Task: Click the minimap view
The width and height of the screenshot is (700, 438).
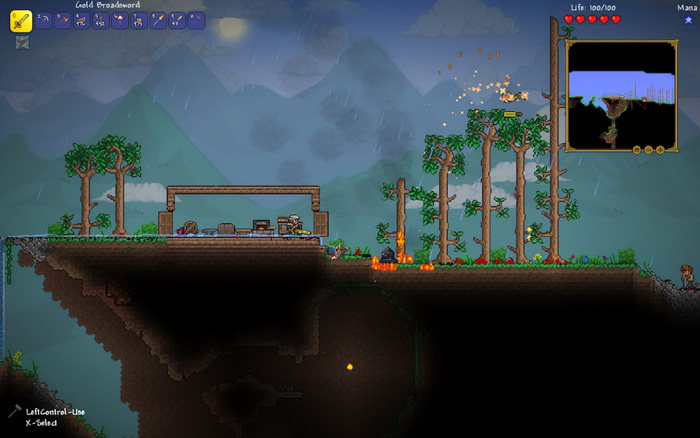Action: tap(620, 93)
